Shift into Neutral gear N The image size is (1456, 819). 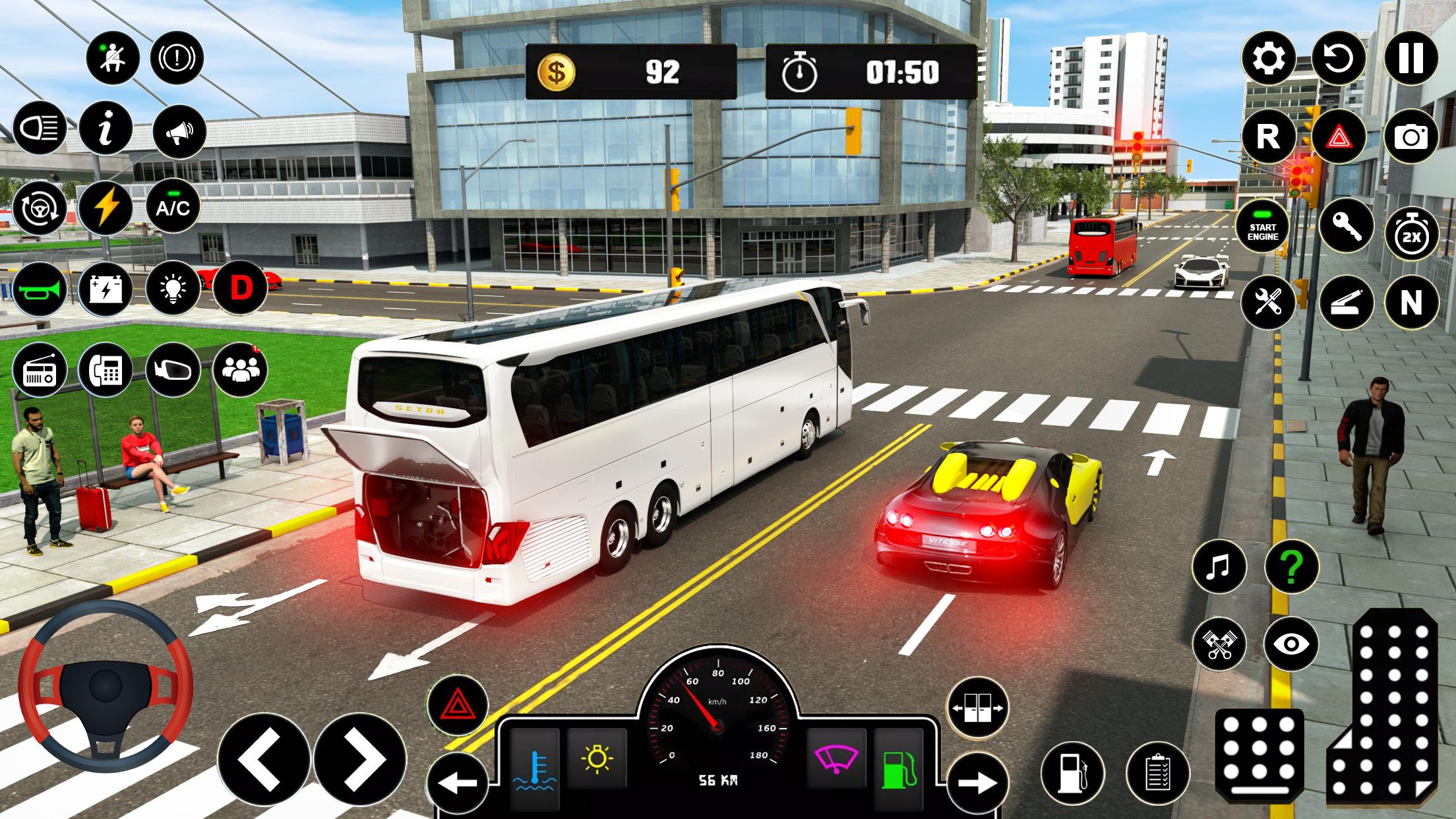1410,303
